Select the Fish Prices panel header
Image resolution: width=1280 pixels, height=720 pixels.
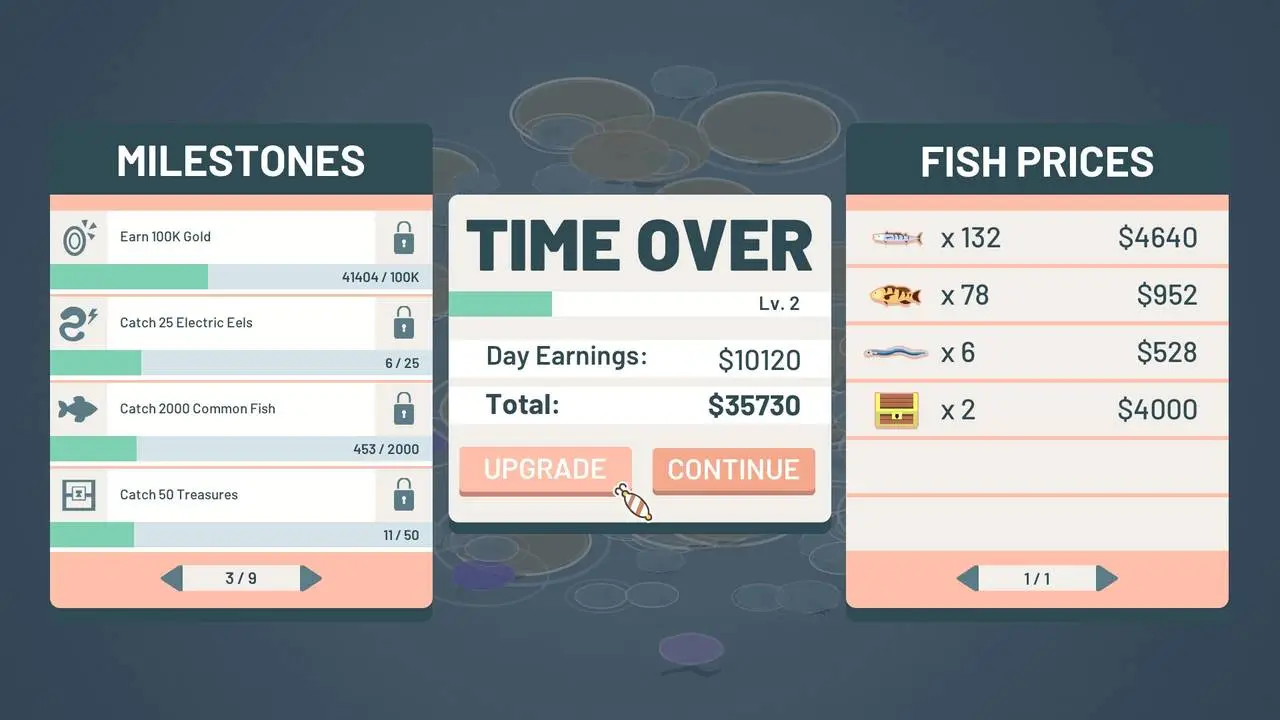coord(1037,160)
